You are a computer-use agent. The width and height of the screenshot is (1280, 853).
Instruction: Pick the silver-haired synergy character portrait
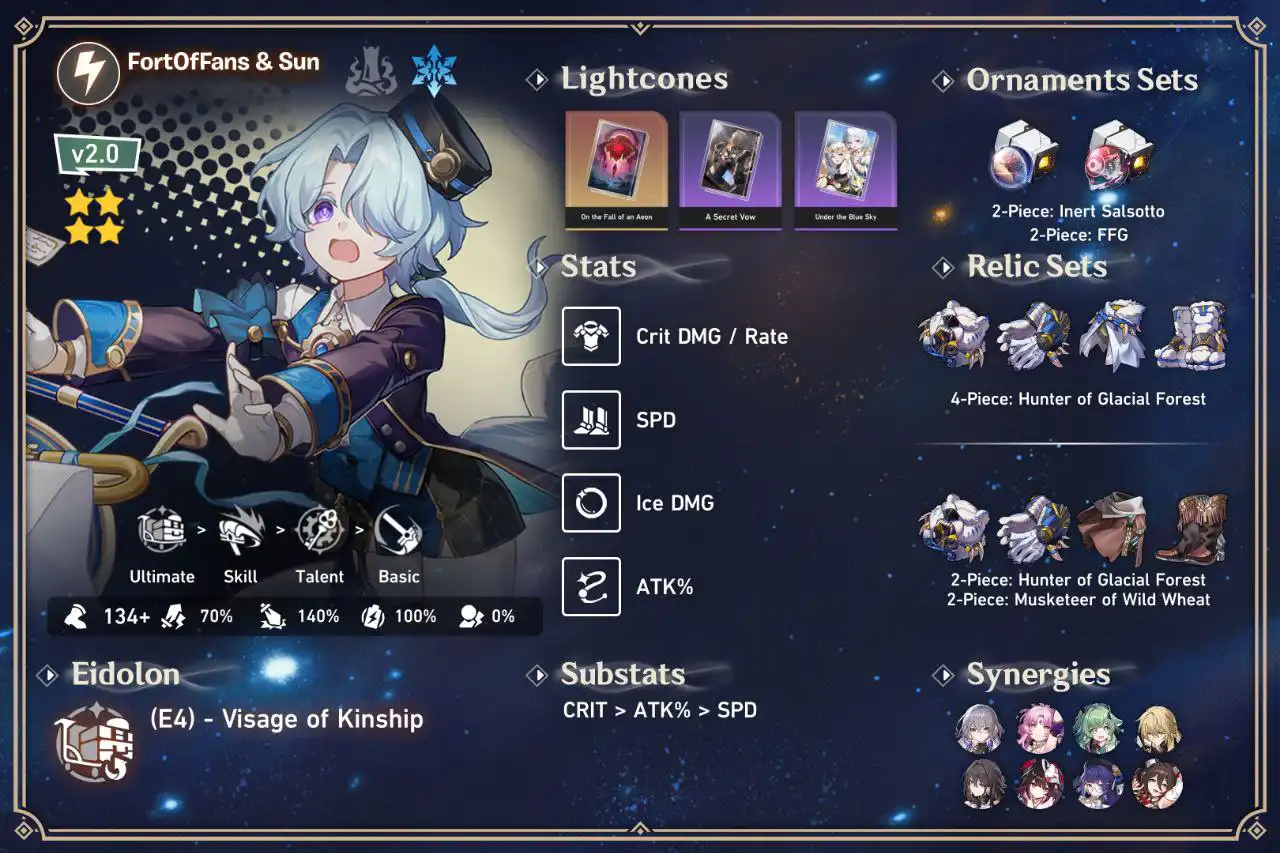pos(982,728)
